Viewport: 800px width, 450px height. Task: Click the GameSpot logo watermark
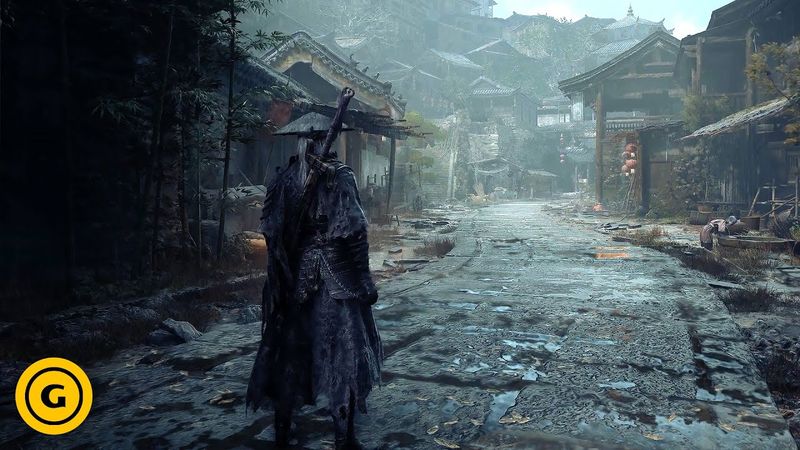[x=54, y=395]
